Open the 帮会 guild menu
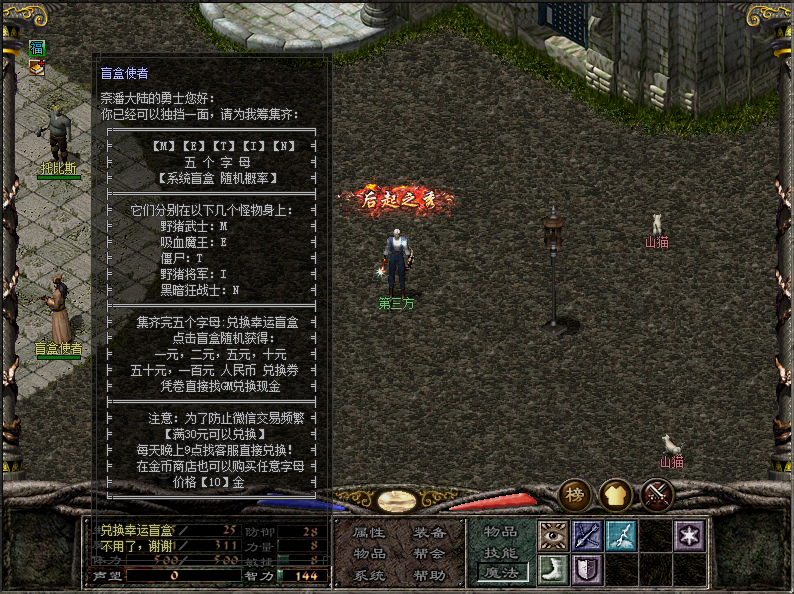Screen dimensions: 794x594 pos(428,554)
